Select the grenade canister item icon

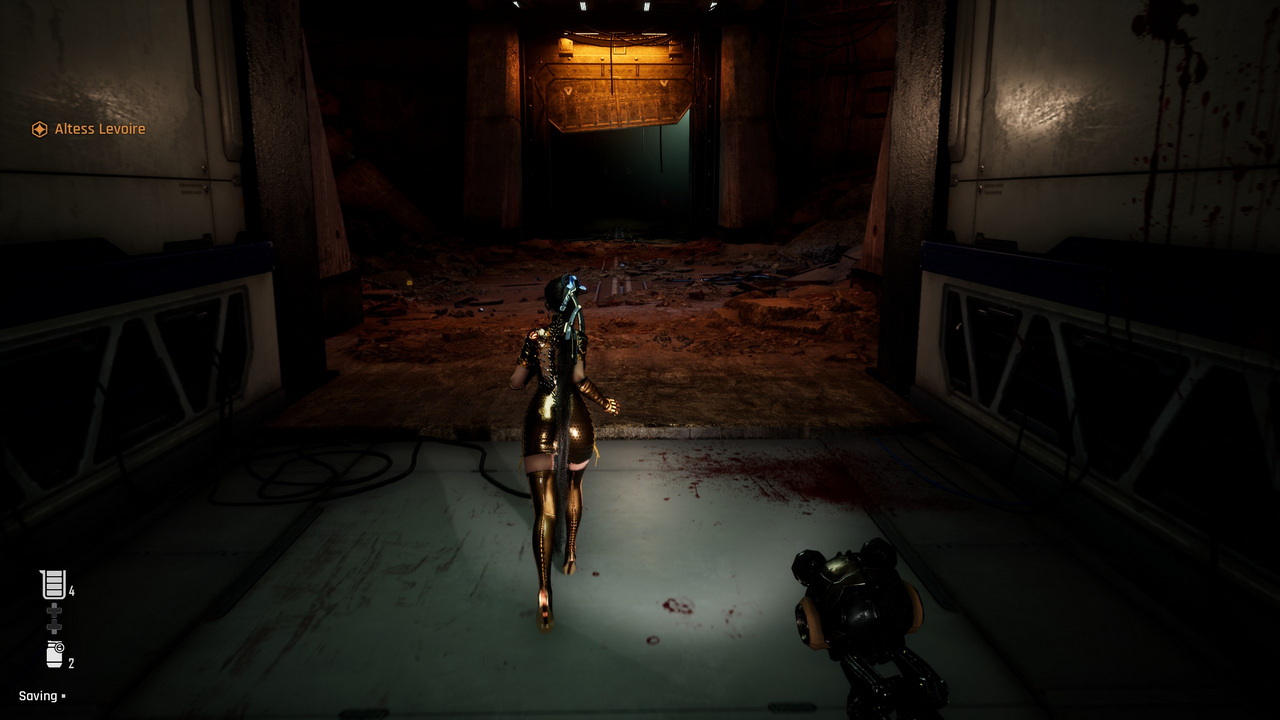55,655
